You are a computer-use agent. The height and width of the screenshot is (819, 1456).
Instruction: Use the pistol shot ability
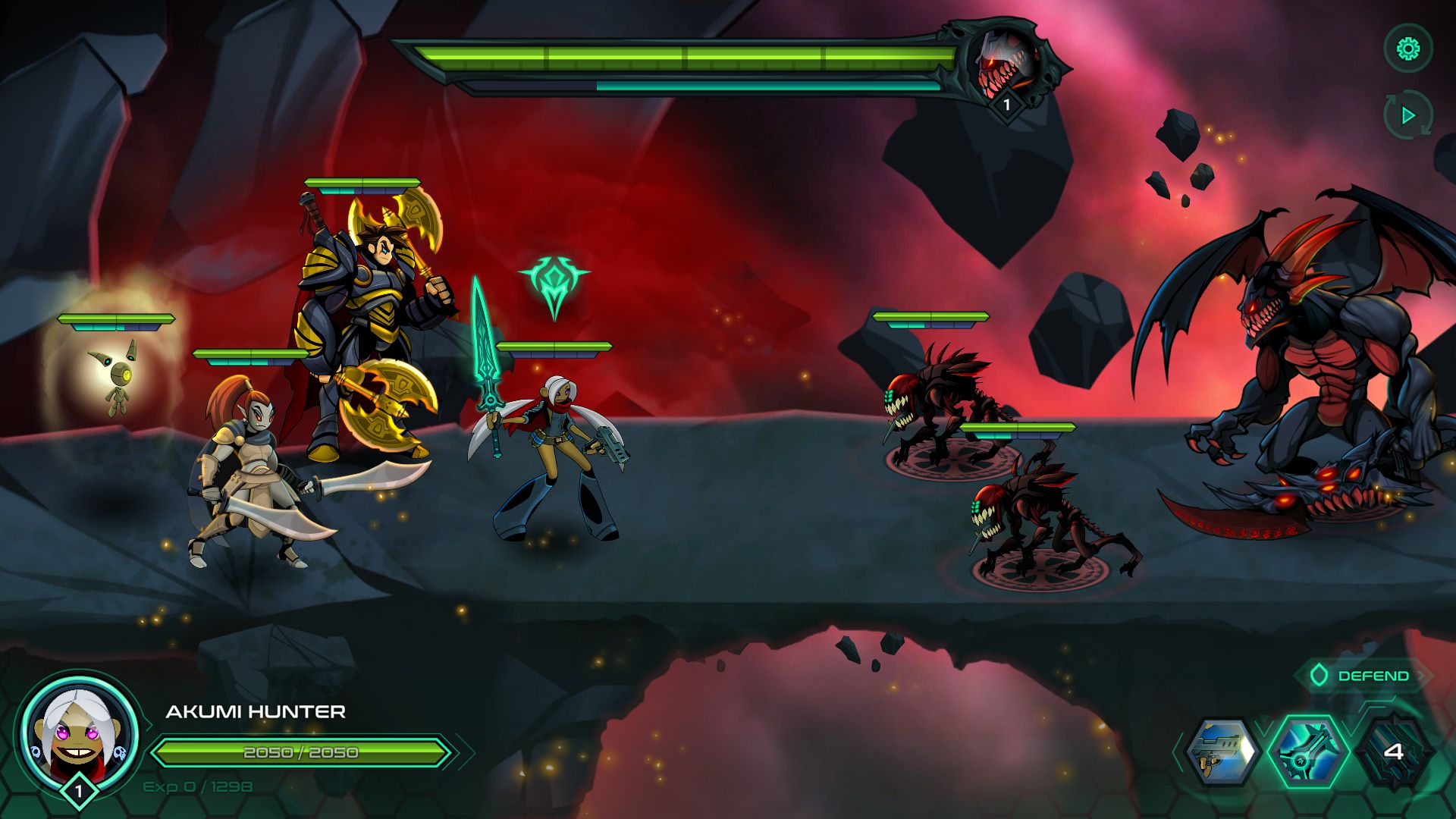tap(1220, 752)
